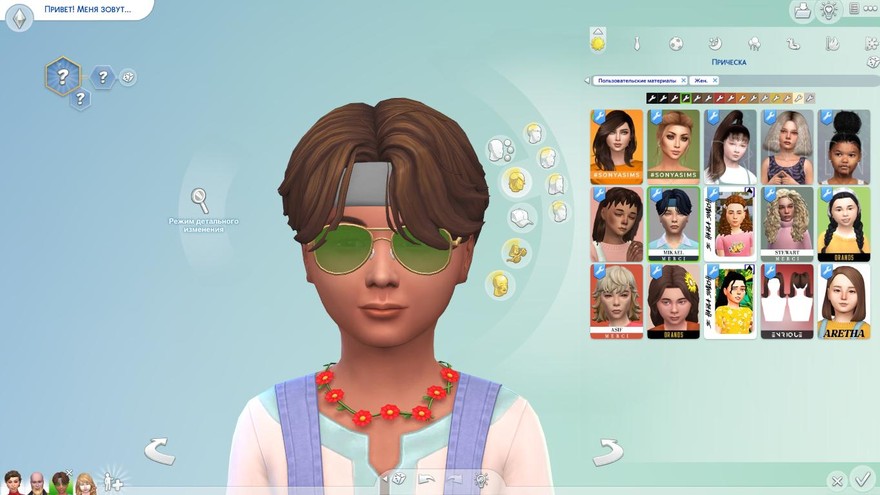The width and height of the screenshot is (880, 495).
Task: Remove the "Пользовательские материалы" filter tag
Action: (683, 80)
